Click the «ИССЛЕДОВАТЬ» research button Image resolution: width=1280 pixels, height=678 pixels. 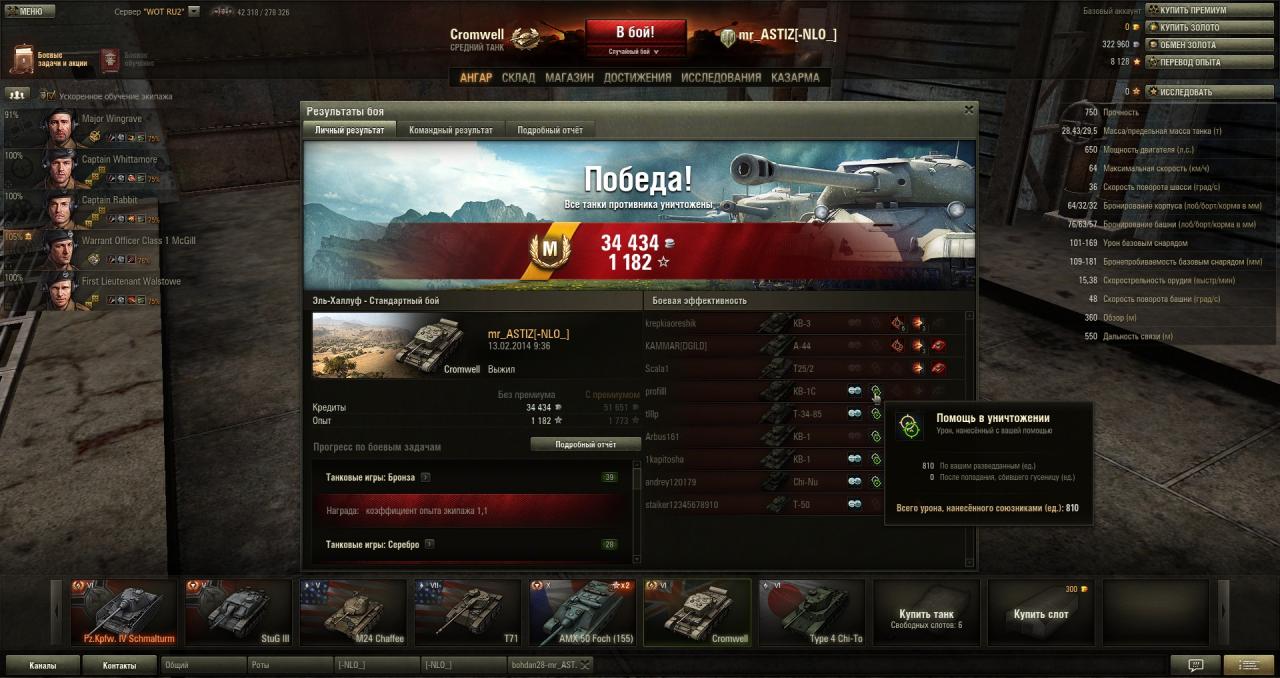pos(1185,92)
